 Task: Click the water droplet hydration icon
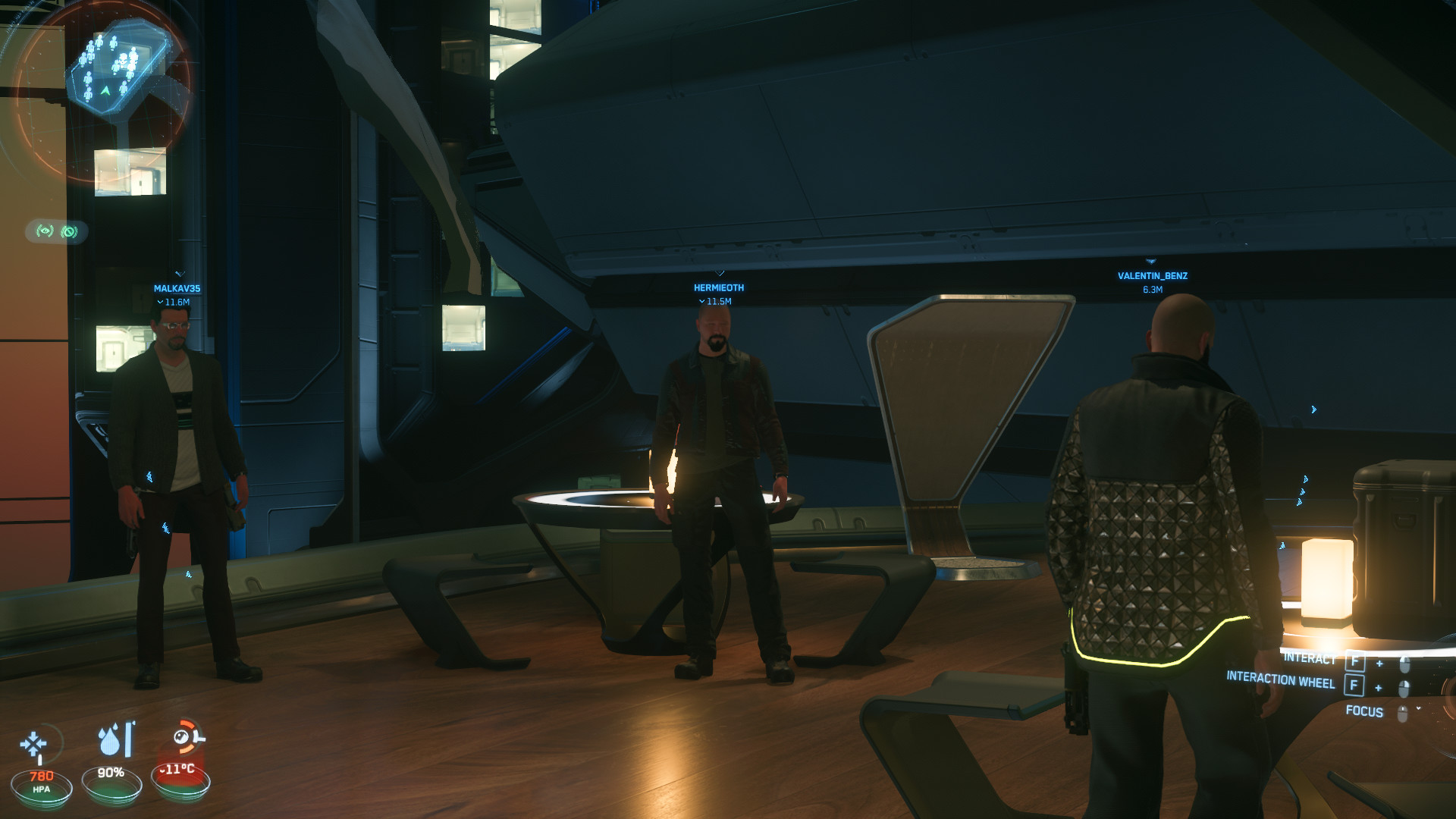(x=111, y=741)
